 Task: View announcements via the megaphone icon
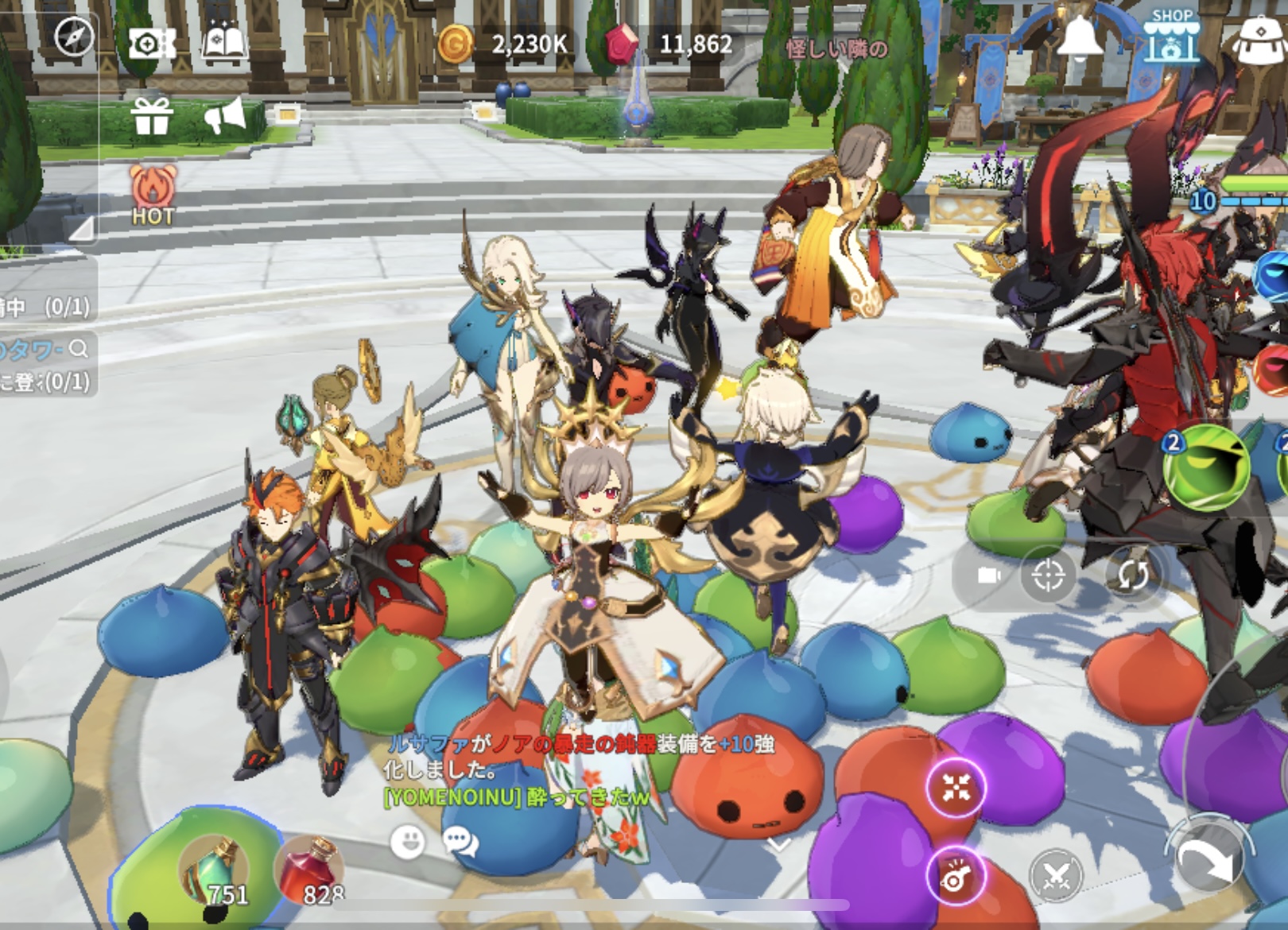pos(225,117)
